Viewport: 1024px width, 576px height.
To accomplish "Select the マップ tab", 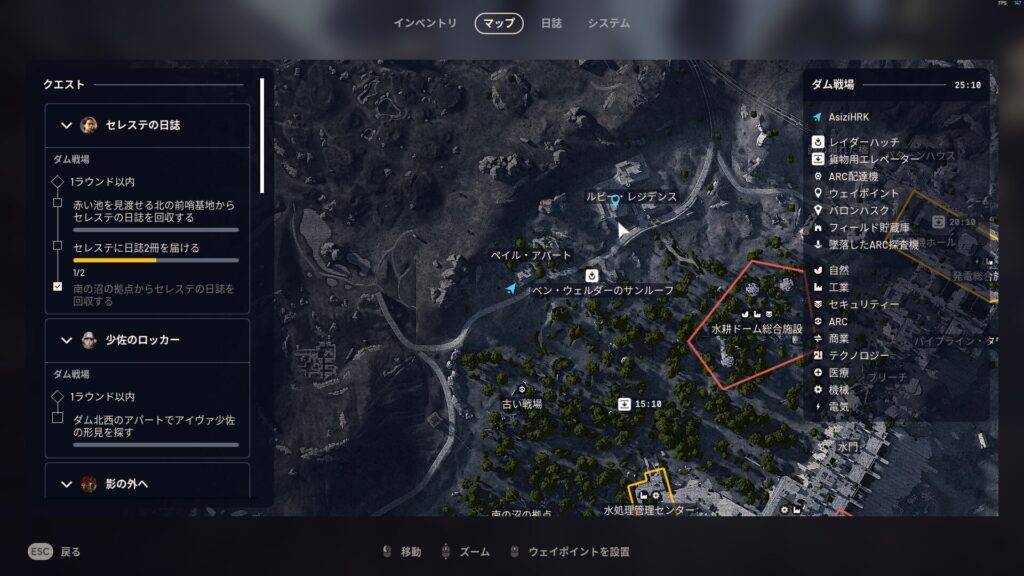I will [x=498, y=23].
